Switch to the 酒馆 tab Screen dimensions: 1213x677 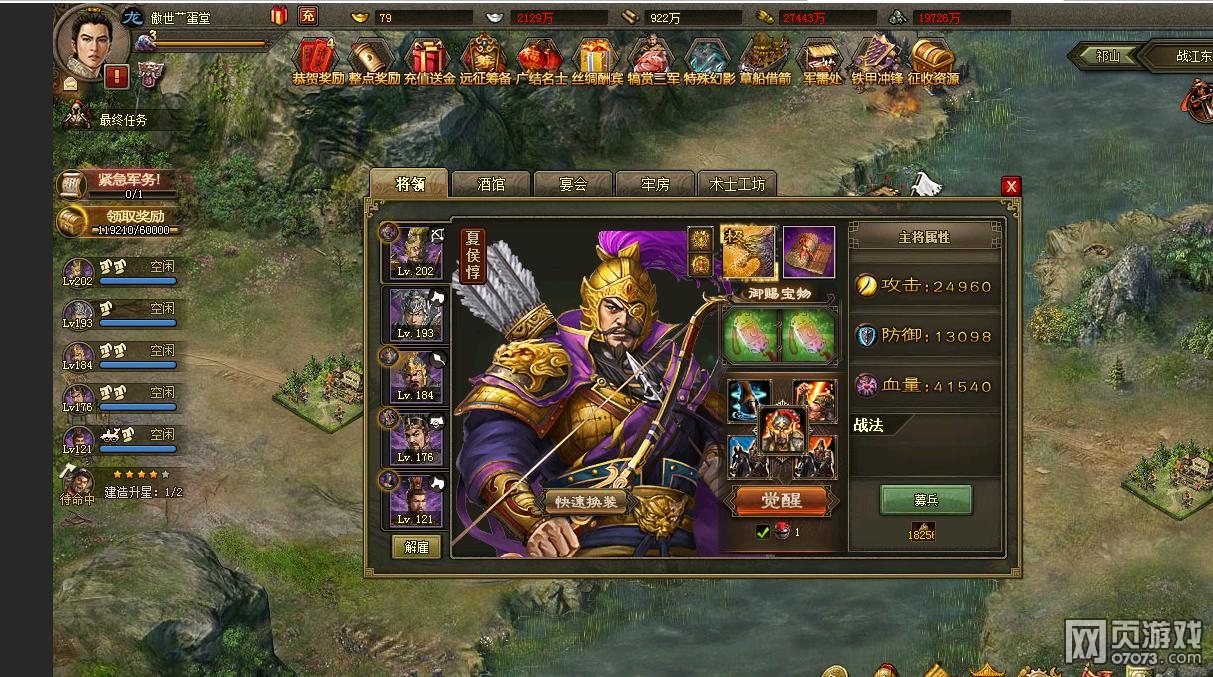(x=490, y=184)
